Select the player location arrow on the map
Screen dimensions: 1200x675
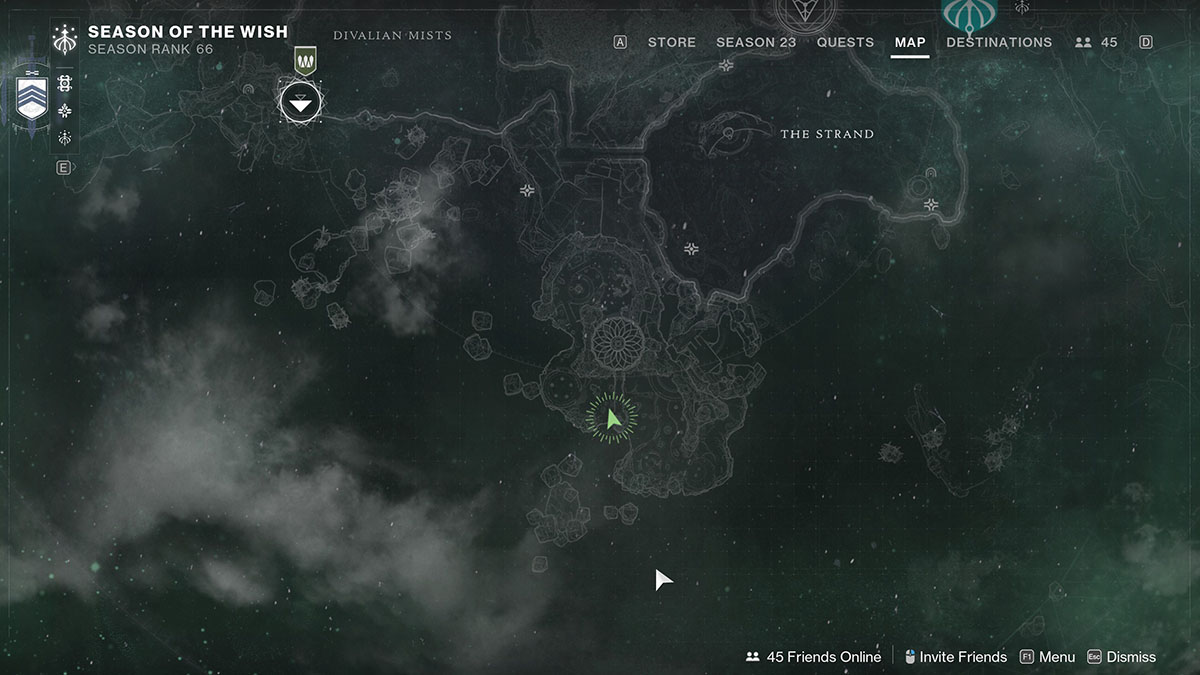click(613, 418)
